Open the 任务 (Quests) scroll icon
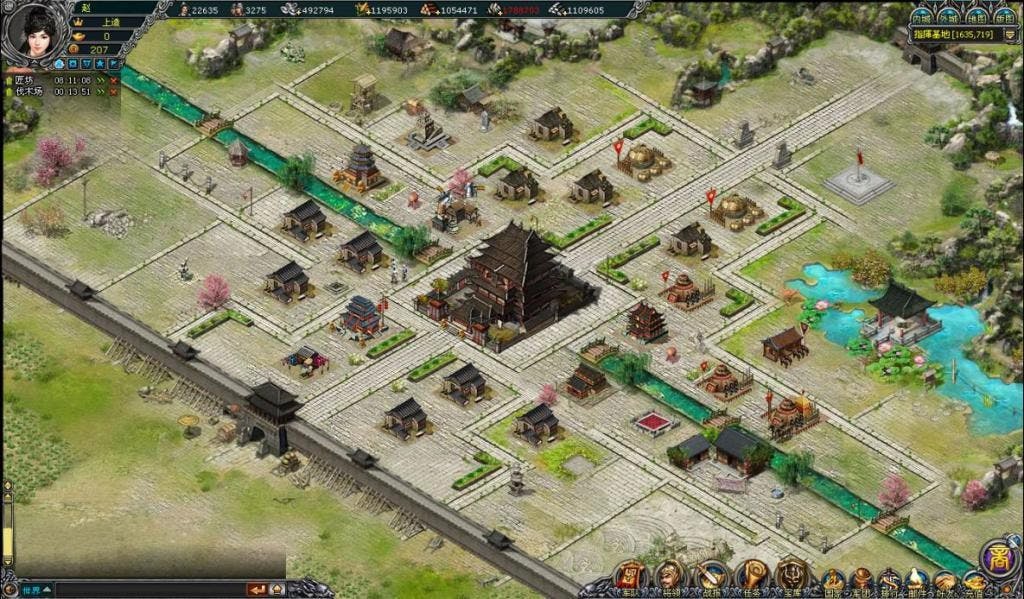This screenshot has height=599, width=1024. click(751, 577)
